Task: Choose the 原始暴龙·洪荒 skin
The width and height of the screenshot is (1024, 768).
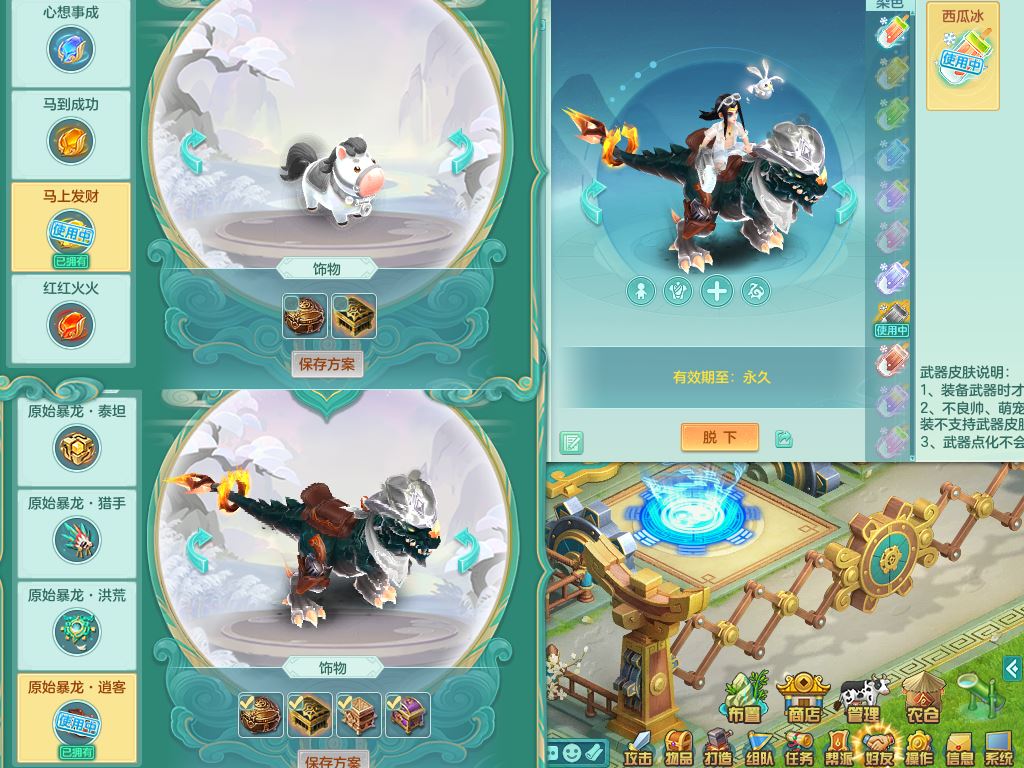Action: pos(77,631)
